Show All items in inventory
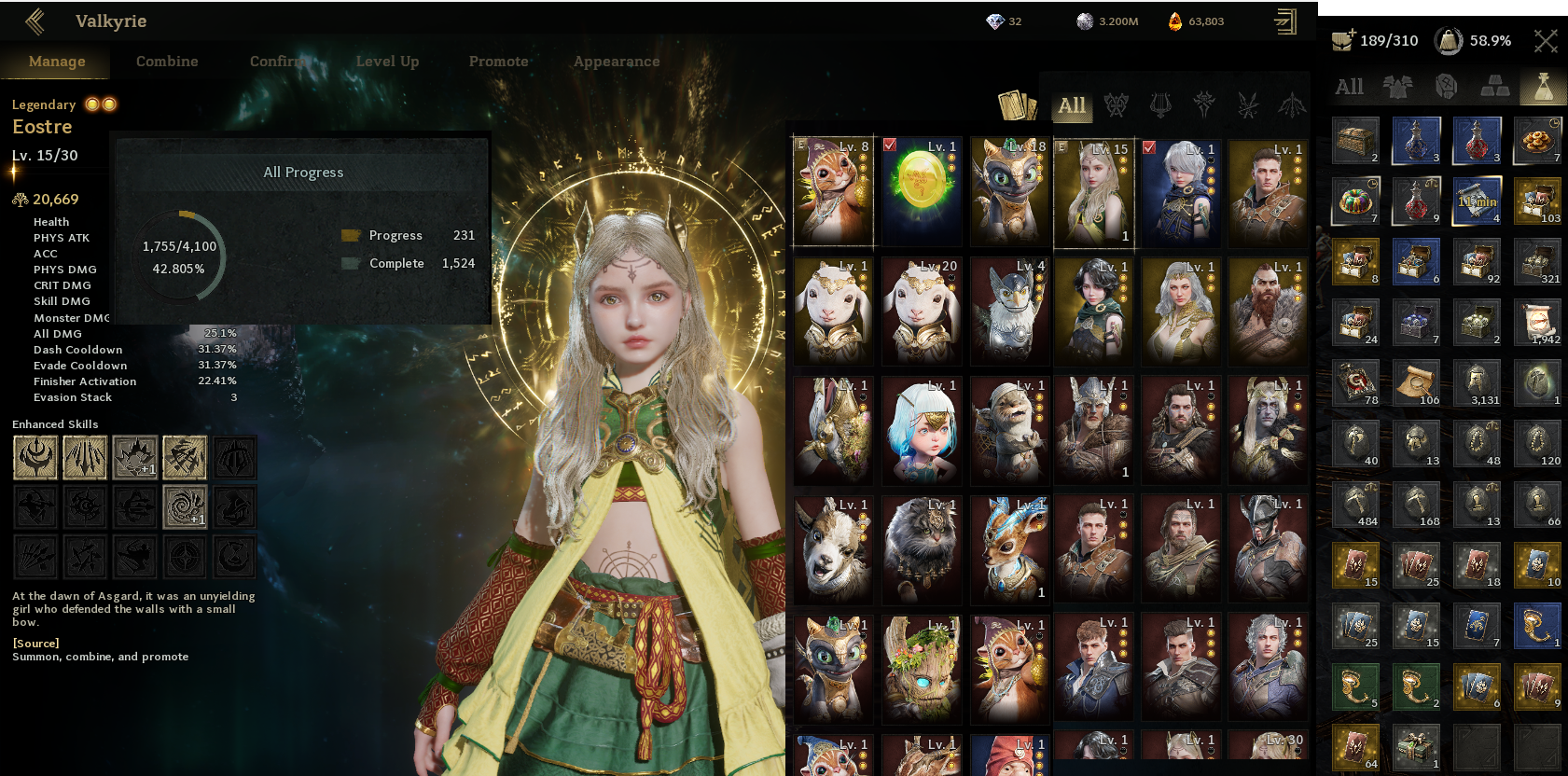Screen dimensions: 1568x776 1349,88
